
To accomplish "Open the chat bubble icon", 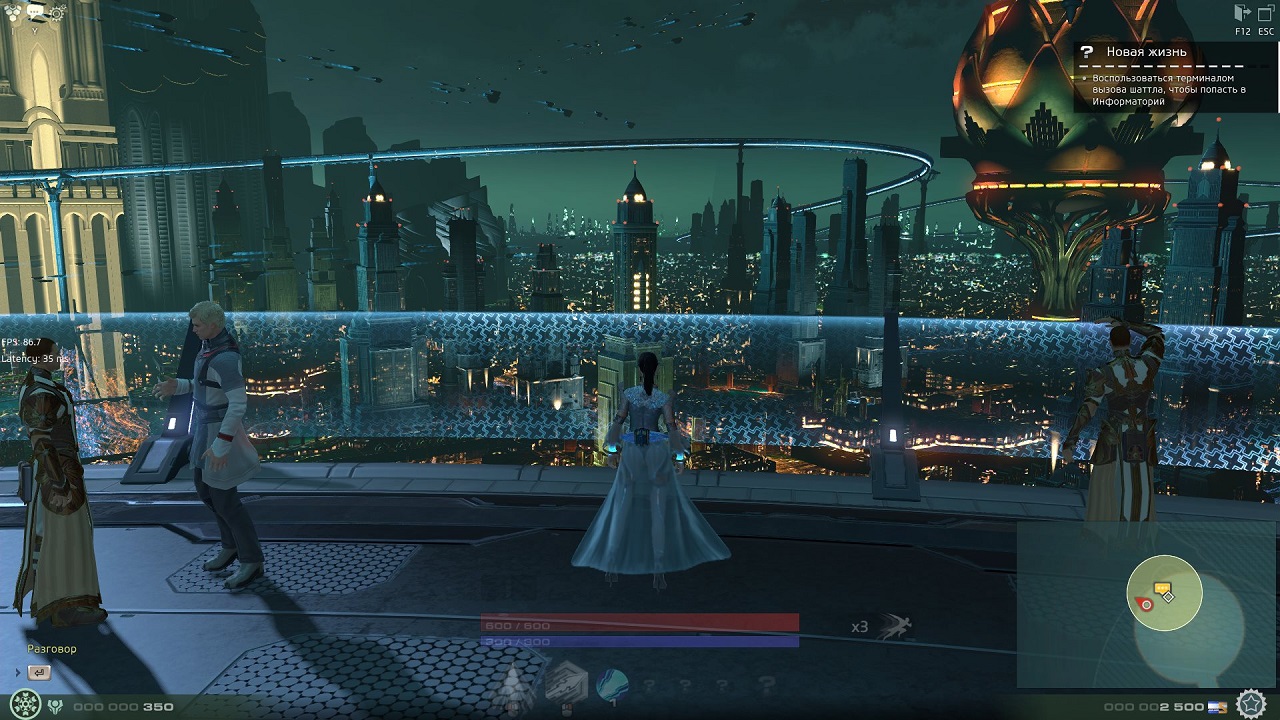I will click(x=36, y=12).
